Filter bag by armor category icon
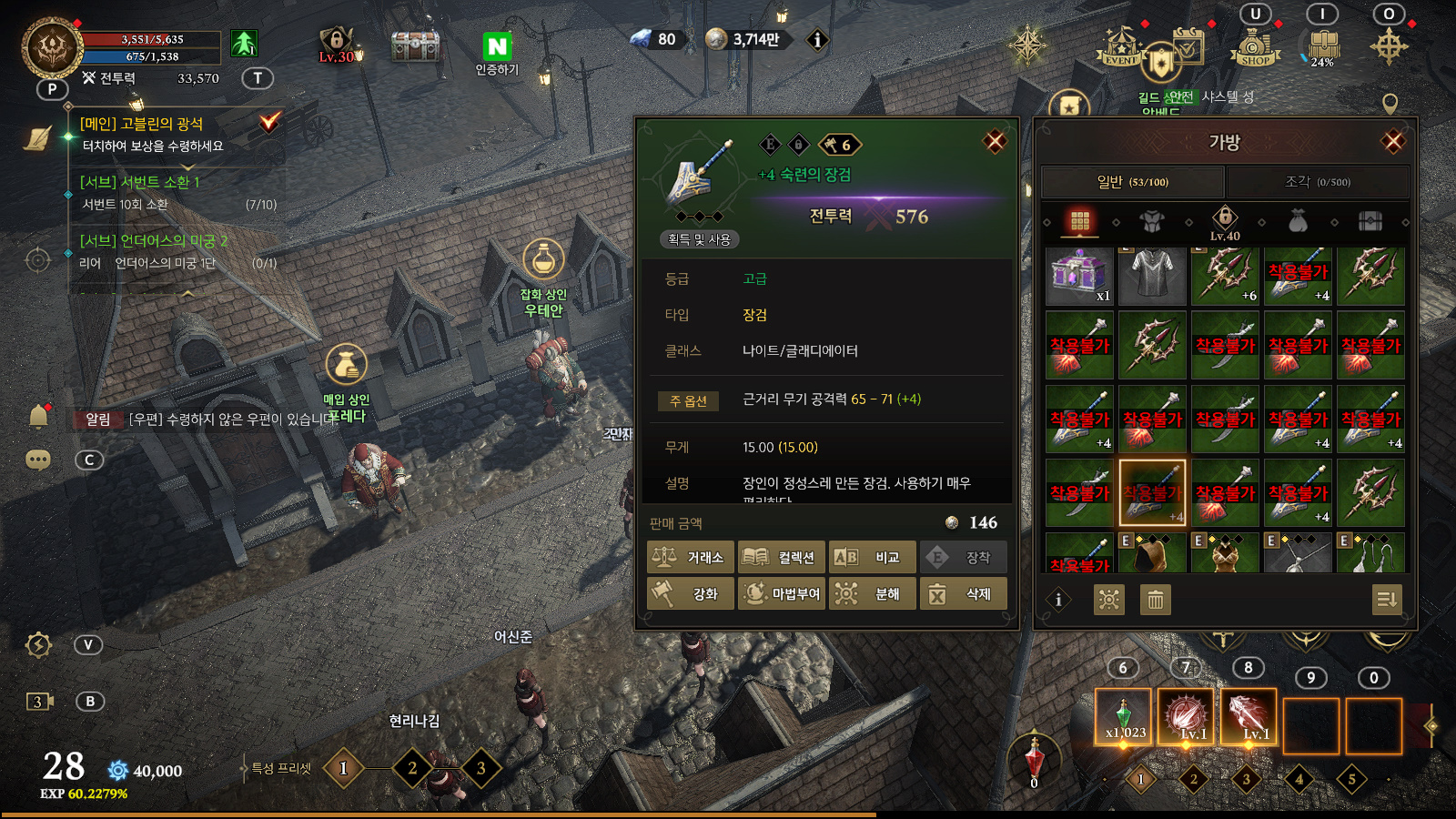The image size is (1456, 819). (1152, 221)
